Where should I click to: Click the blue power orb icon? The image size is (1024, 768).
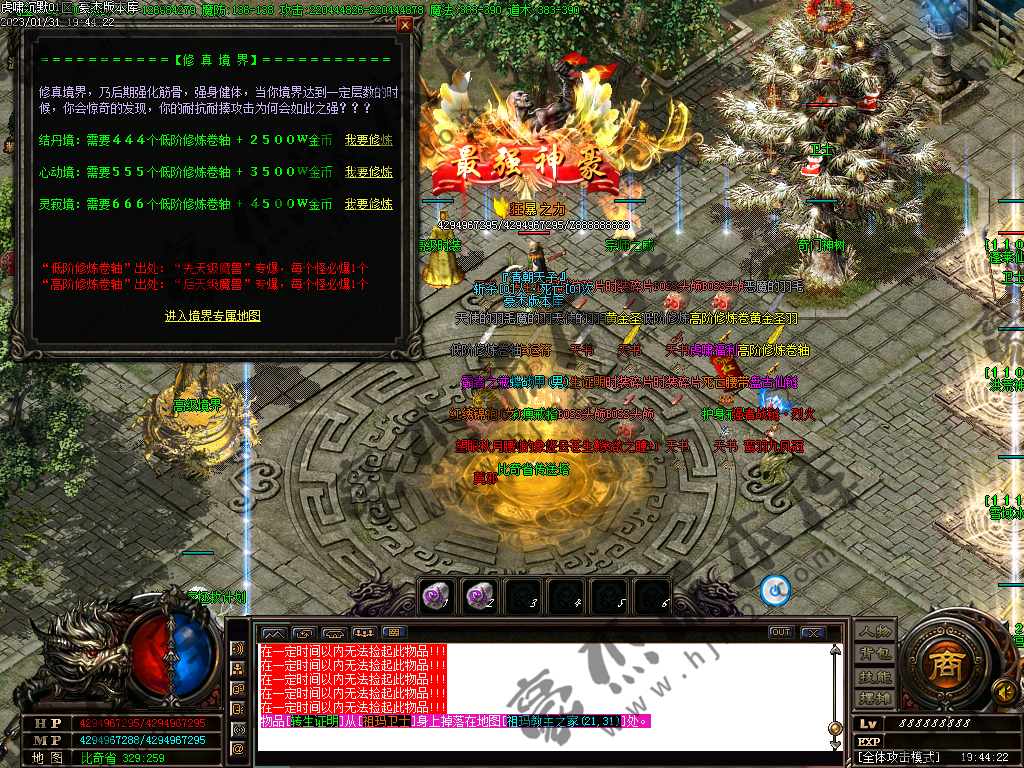coord(775,591)
